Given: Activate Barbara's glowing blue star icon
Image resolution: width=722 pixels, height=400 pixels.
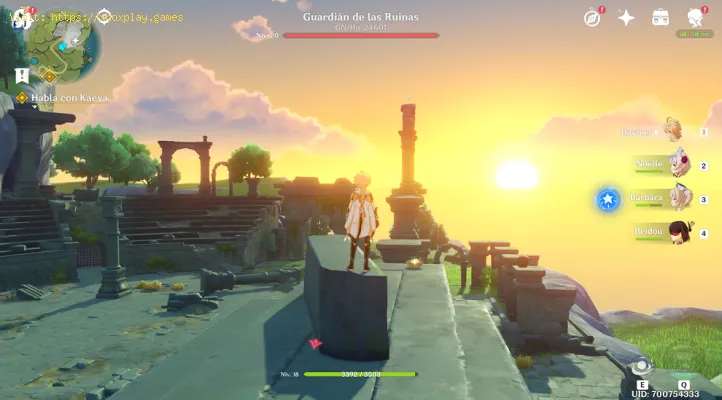Looking at the screenshot, I should [608, 199].
